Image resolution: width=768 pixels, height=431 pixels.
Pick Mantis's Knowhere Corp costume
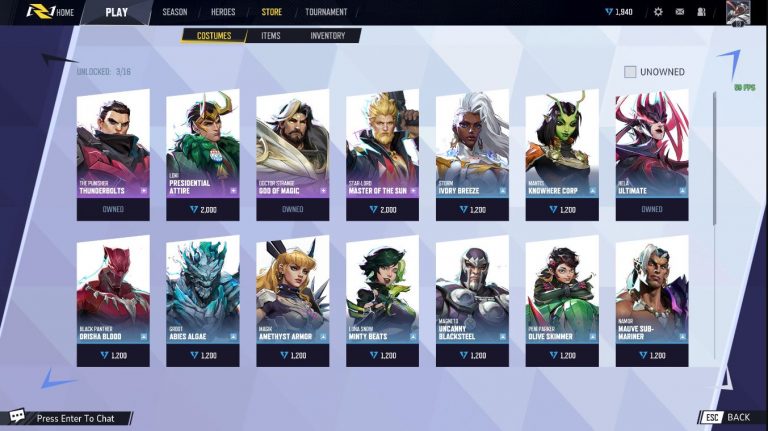(x=562, y=155)
